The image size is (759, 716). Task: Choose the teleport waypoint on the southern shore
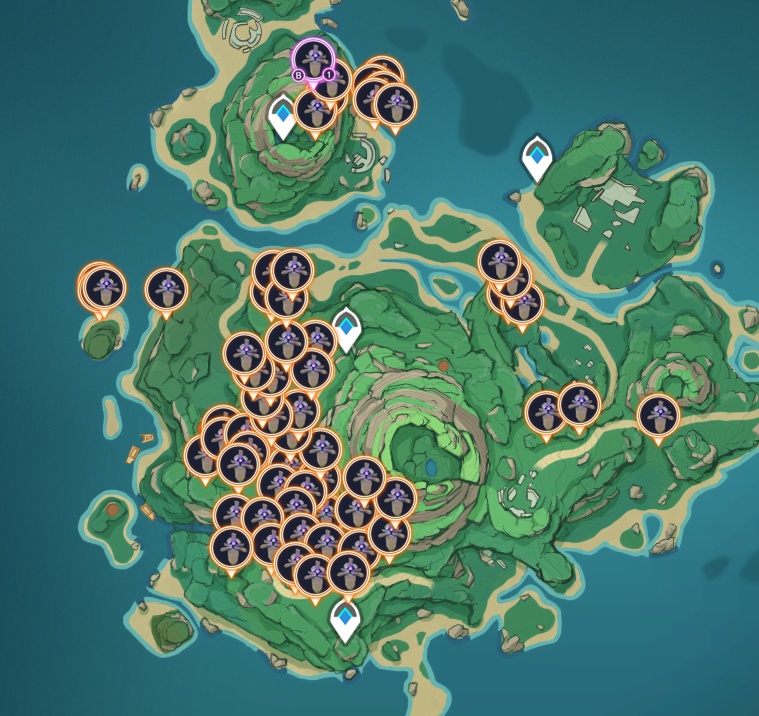tap(345, 618)
